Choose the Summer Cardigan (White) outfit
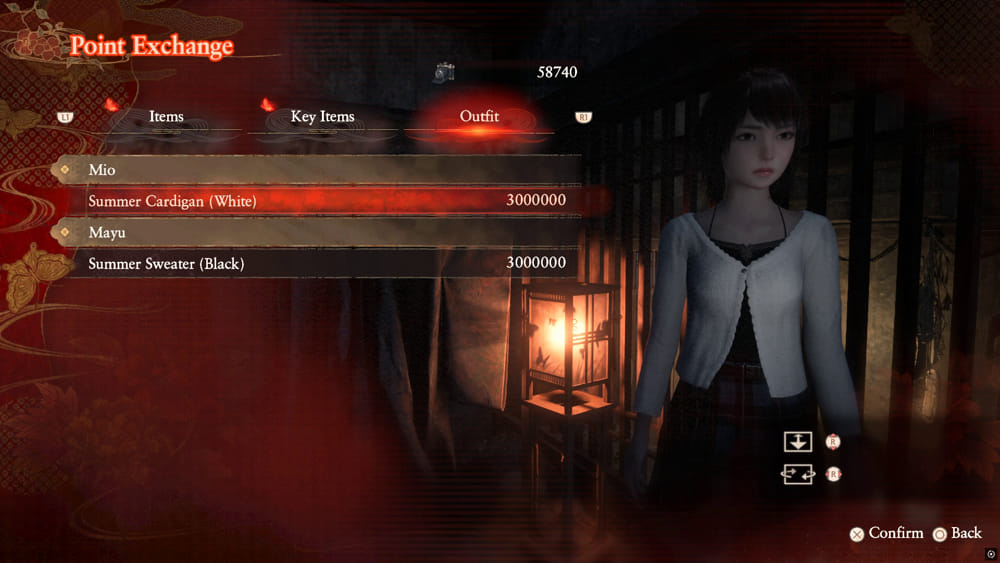This screenshot has height=563, width=1000. [x=320, y=201]
